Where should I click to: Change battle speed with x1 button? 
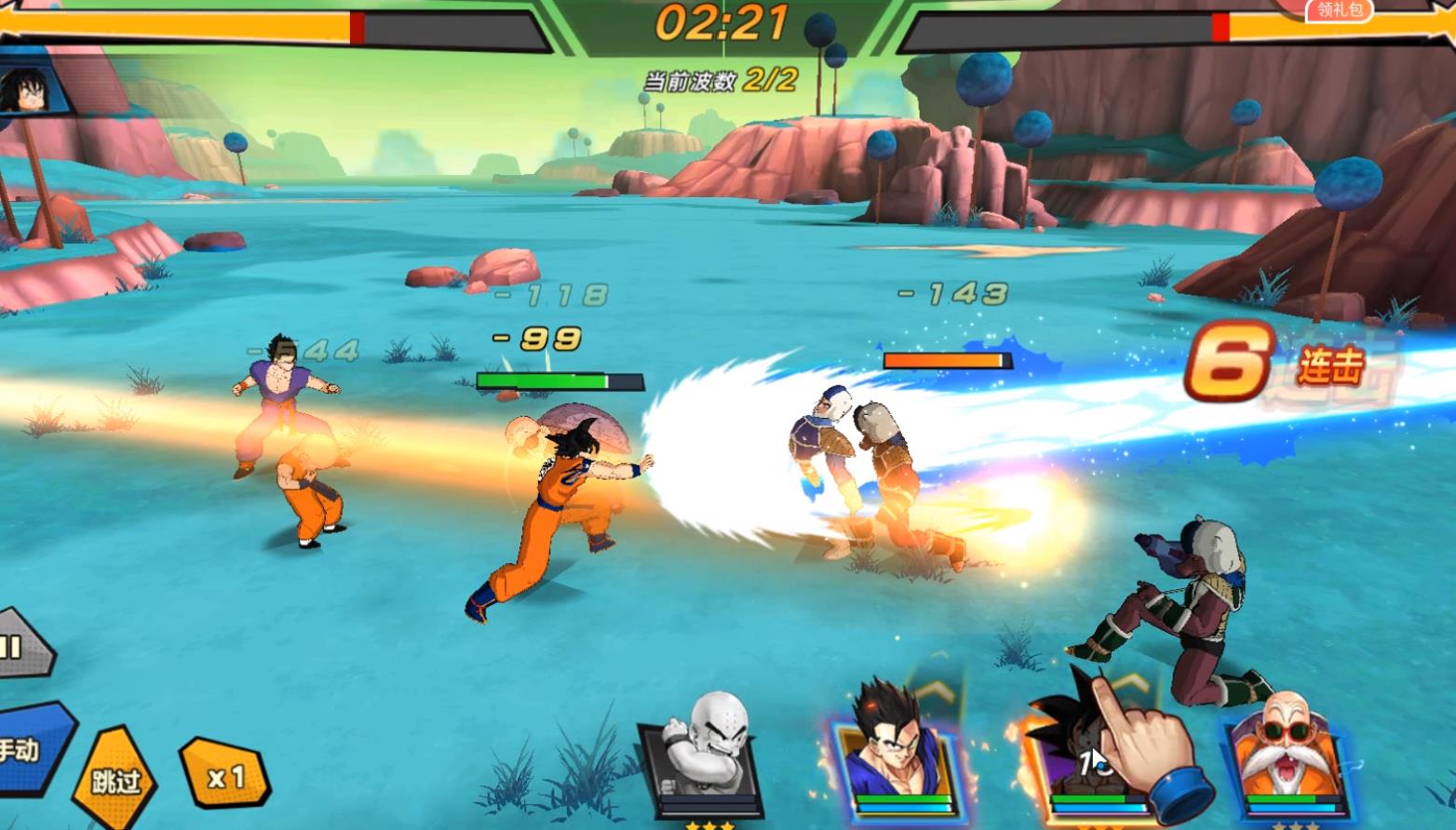point(223,777)
